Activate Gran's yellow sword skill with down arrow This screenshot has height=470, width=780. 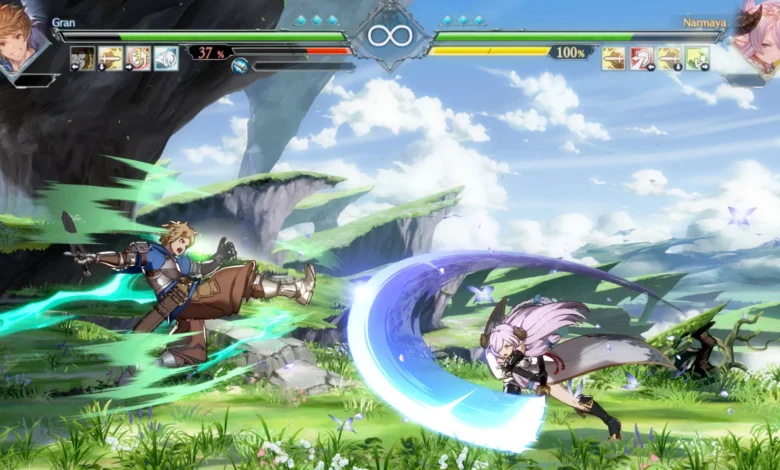(111, 58)
